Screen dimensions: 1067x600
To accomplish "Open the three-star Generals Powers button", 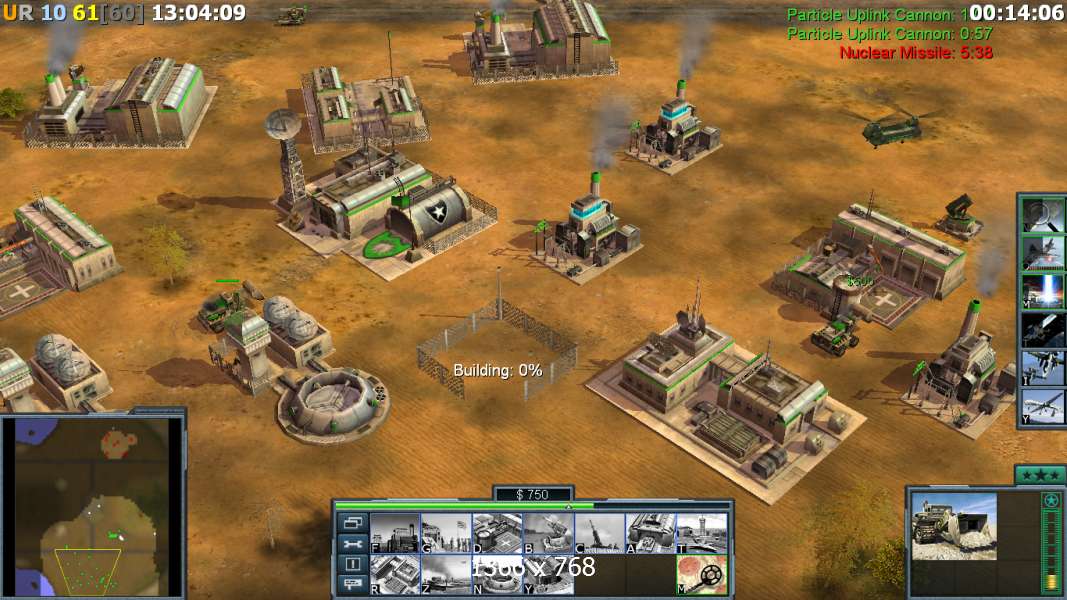I will (1040, 475).
